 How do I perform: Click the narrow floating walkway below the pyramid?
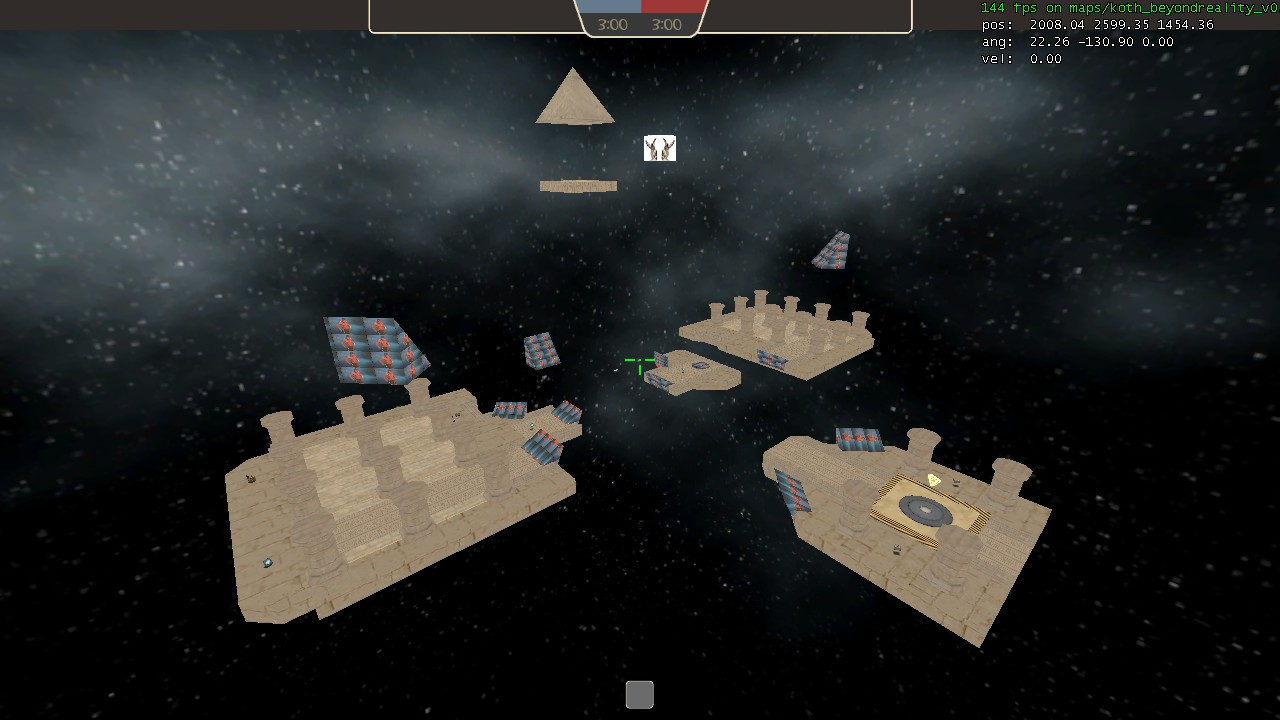pos(578,185)
